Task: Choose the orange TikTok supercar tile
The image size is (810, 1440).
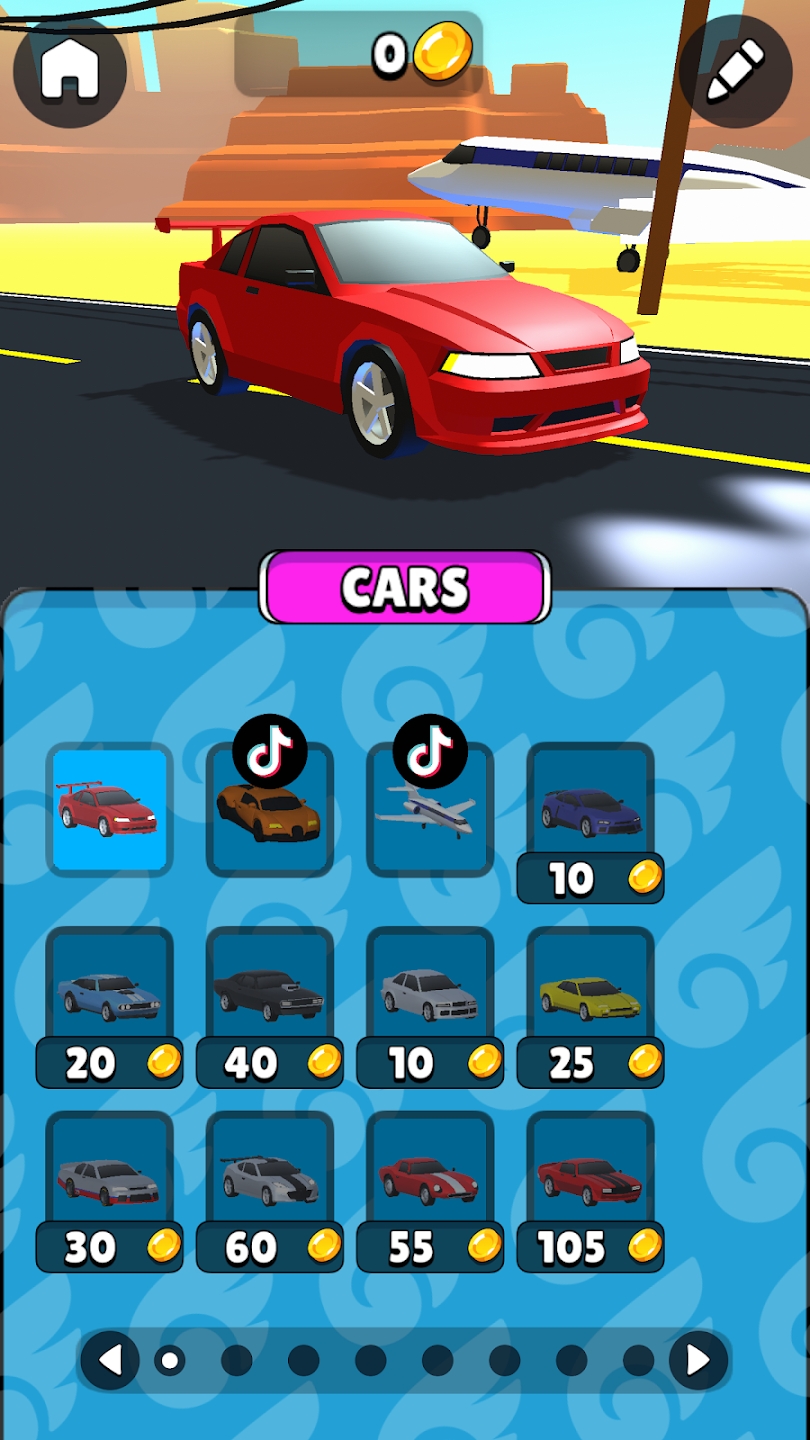Action: [269, 810]
